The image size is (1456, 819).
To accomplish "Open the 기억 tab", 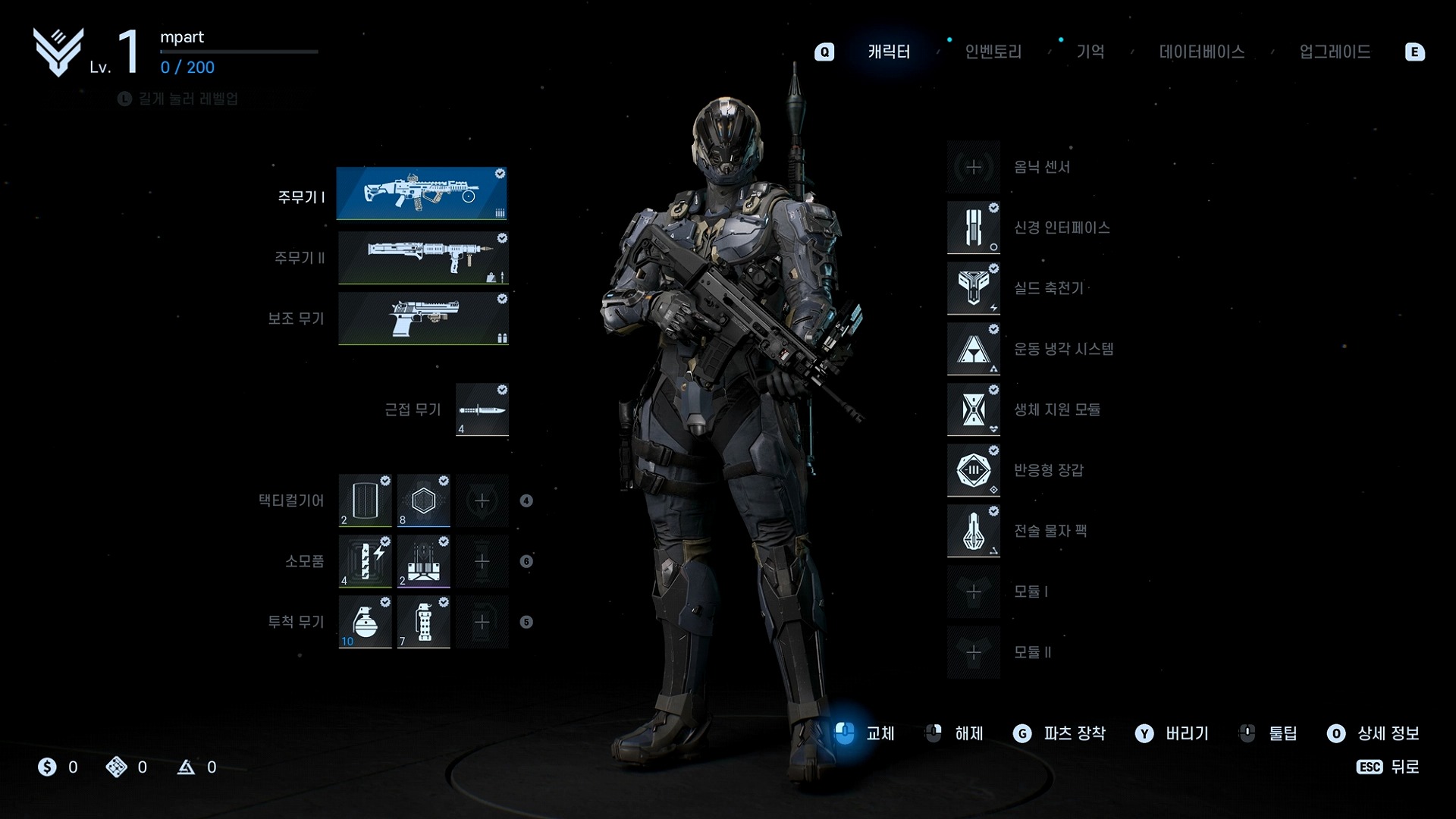I will tap(1090, 52).
